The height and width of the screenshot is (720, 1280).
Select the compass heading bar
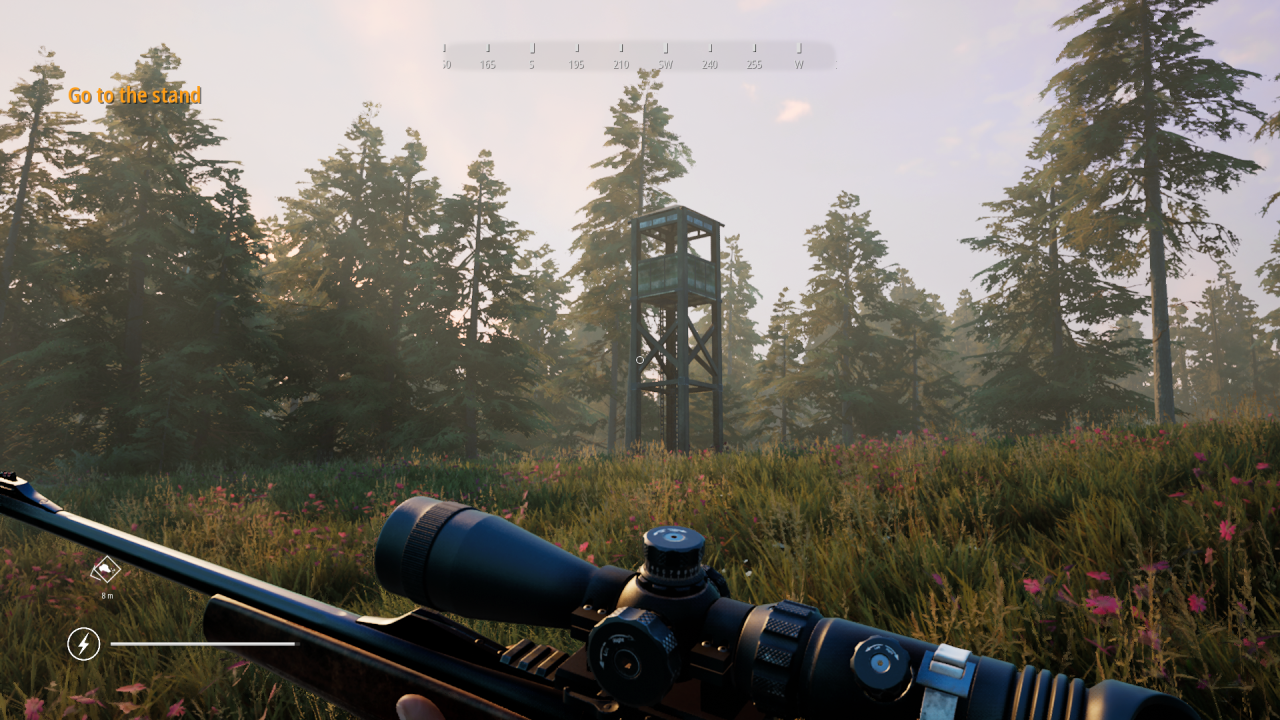[639, 56]
